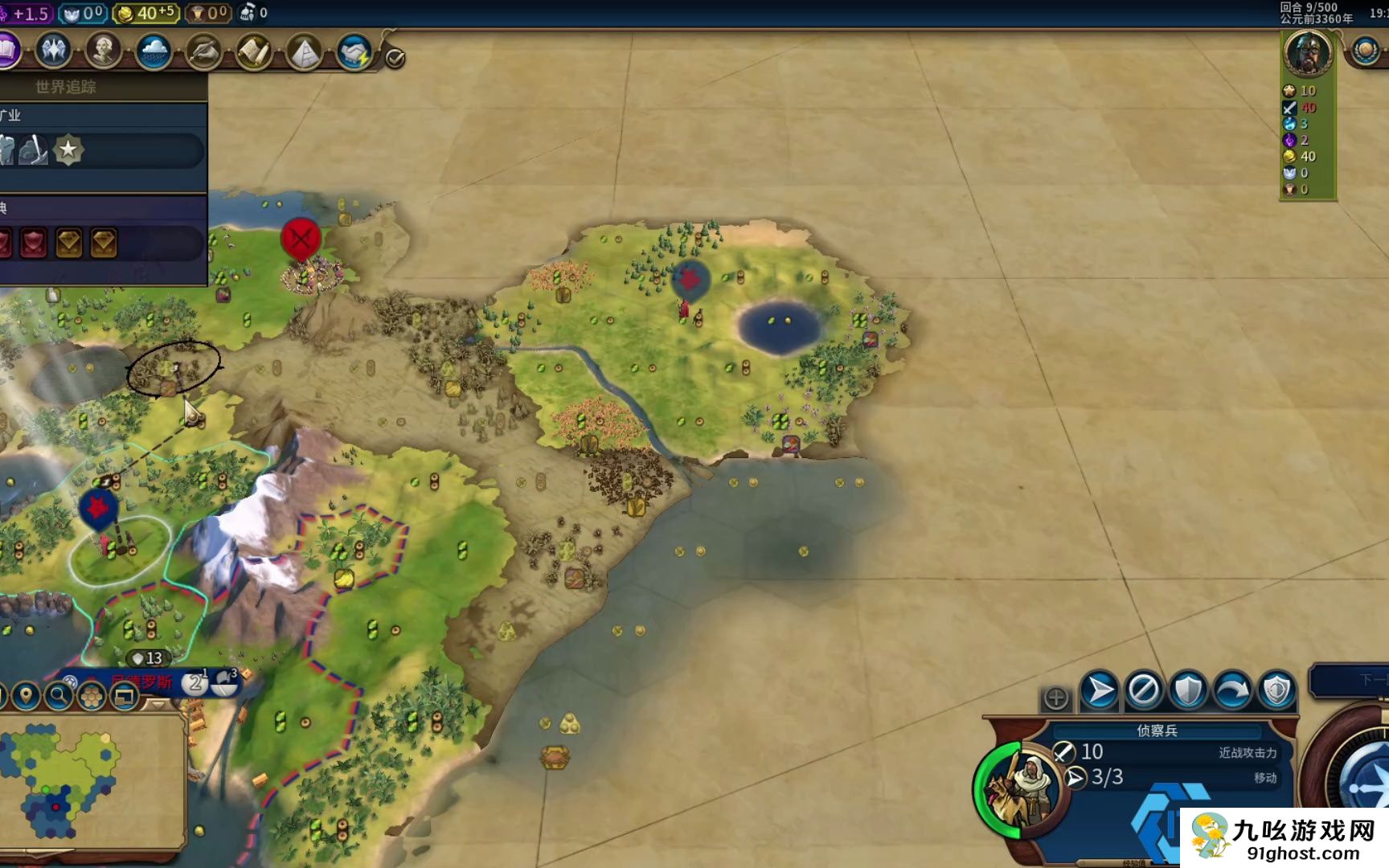
Task: Open the religion panel with the winged icon
Action: pyautogui.click(x=53, y=51)
